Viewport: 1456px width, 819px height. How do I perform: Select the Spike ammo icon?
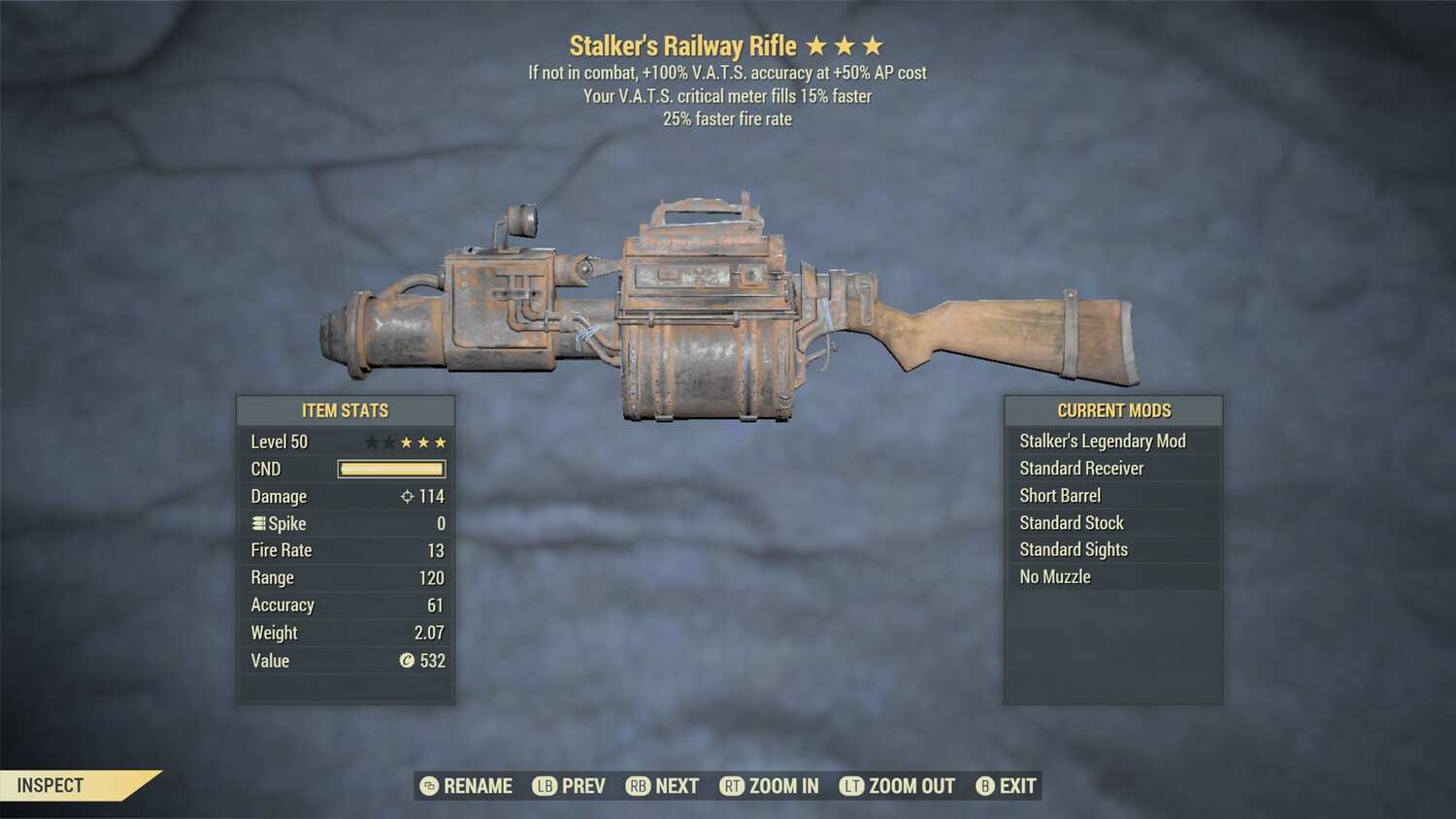(257, 523)
